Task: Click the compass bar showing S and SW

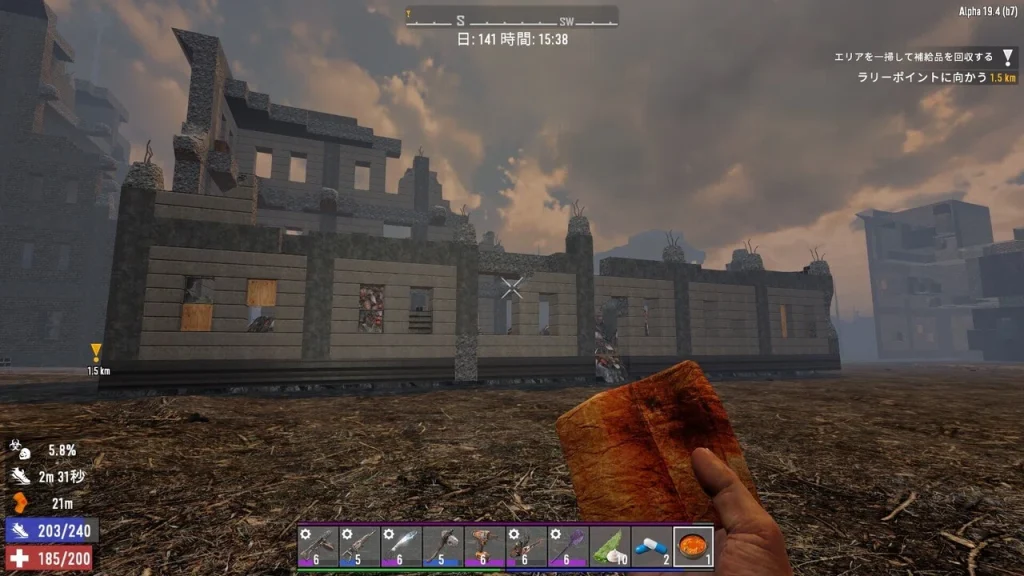Action: pyautogui.click(x=511, y=17)
